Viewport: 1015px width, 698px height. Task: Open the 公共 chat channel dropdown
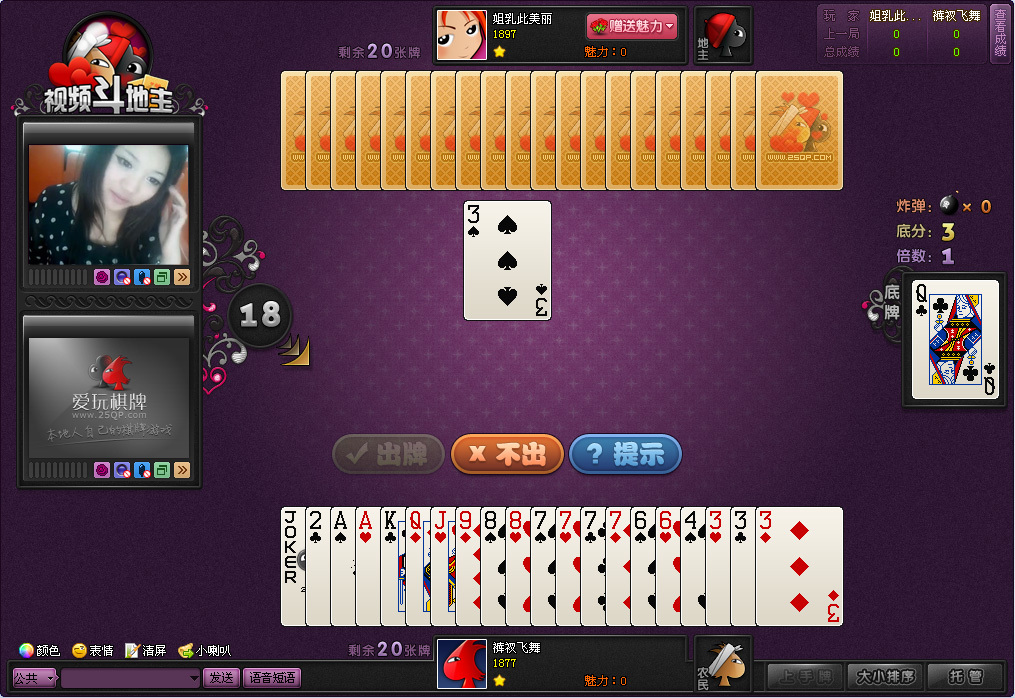(34, 678)
